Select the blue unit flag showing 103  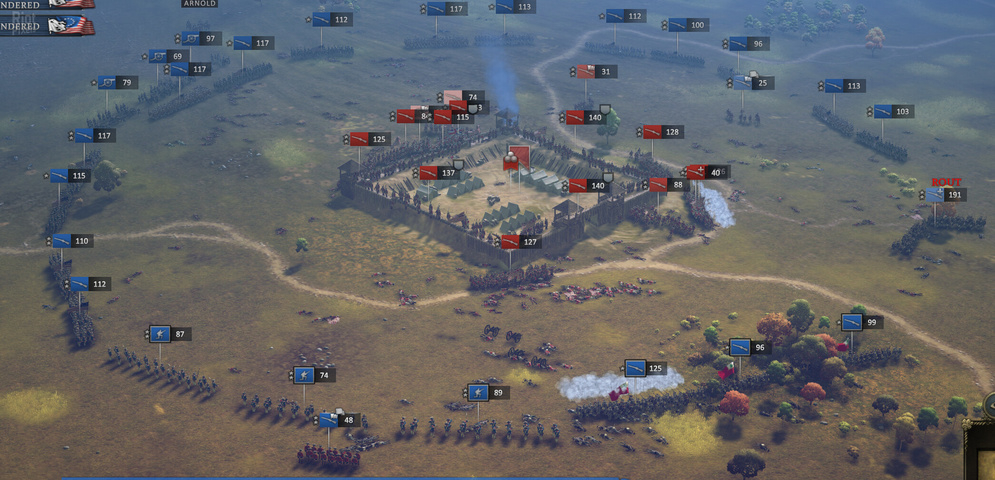[883, 111]
